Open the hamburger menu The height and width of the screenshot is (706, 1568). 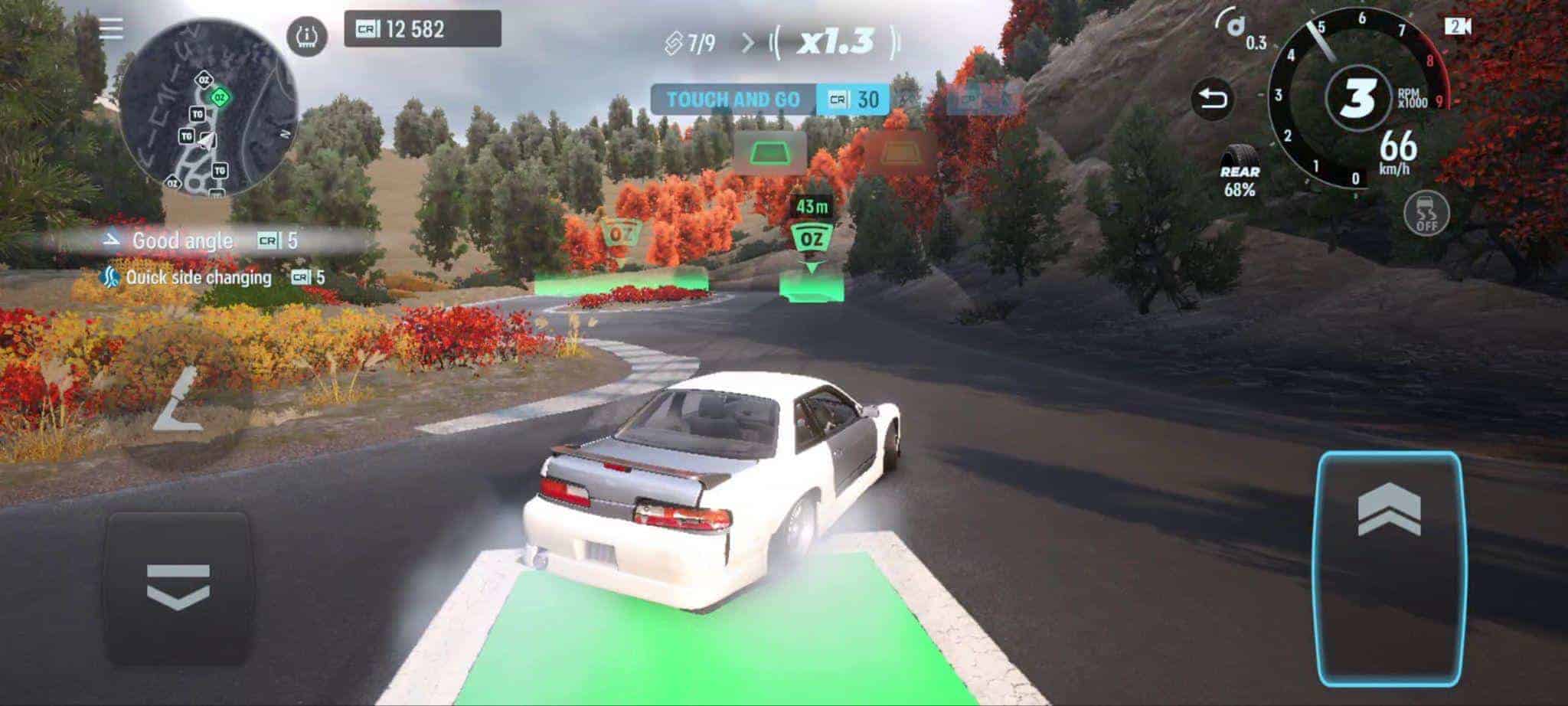[x=111, y=29]
